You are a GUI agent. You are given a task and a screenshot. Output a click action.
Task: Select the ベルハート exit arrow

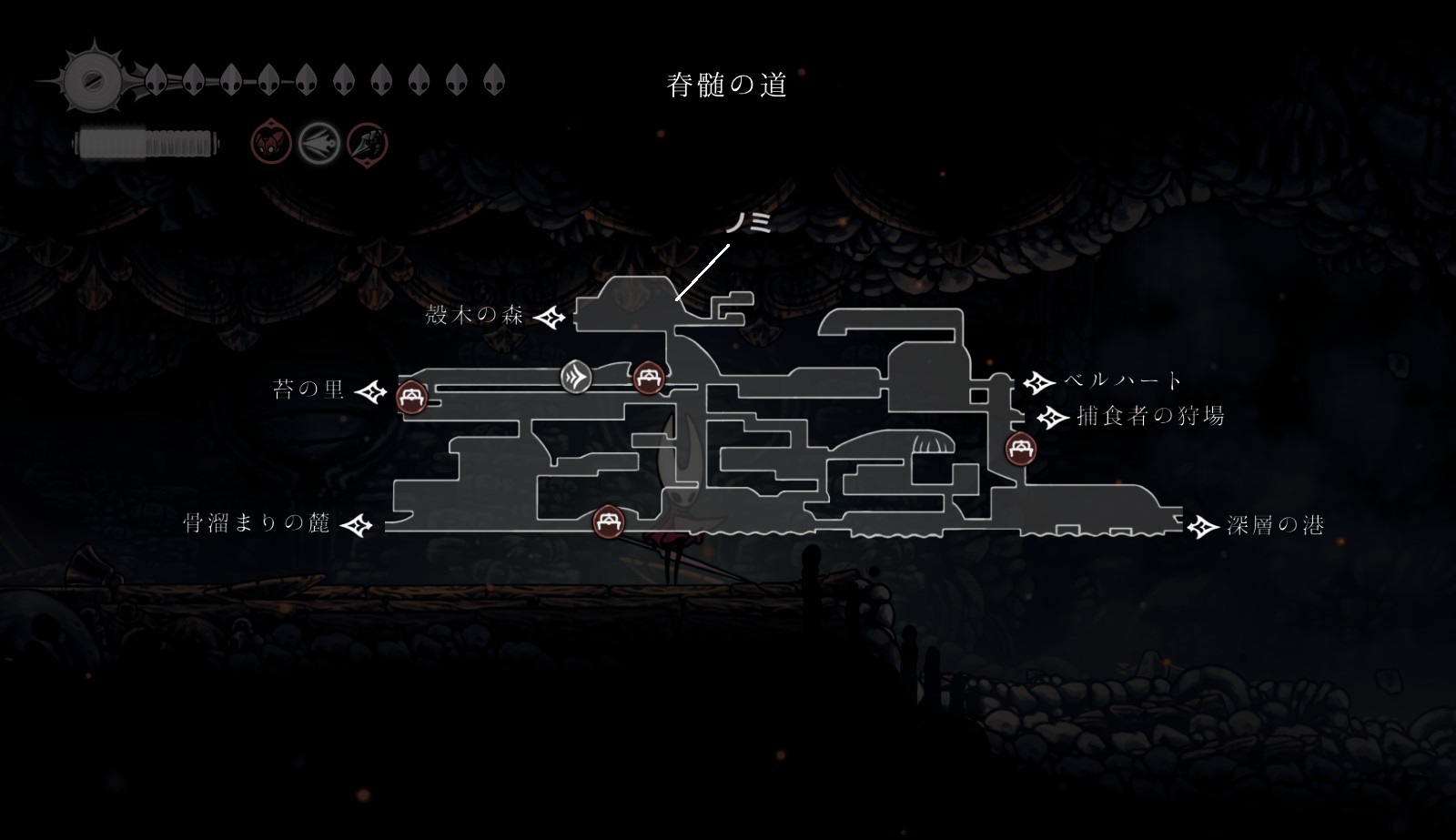(x=1038, y=381)
